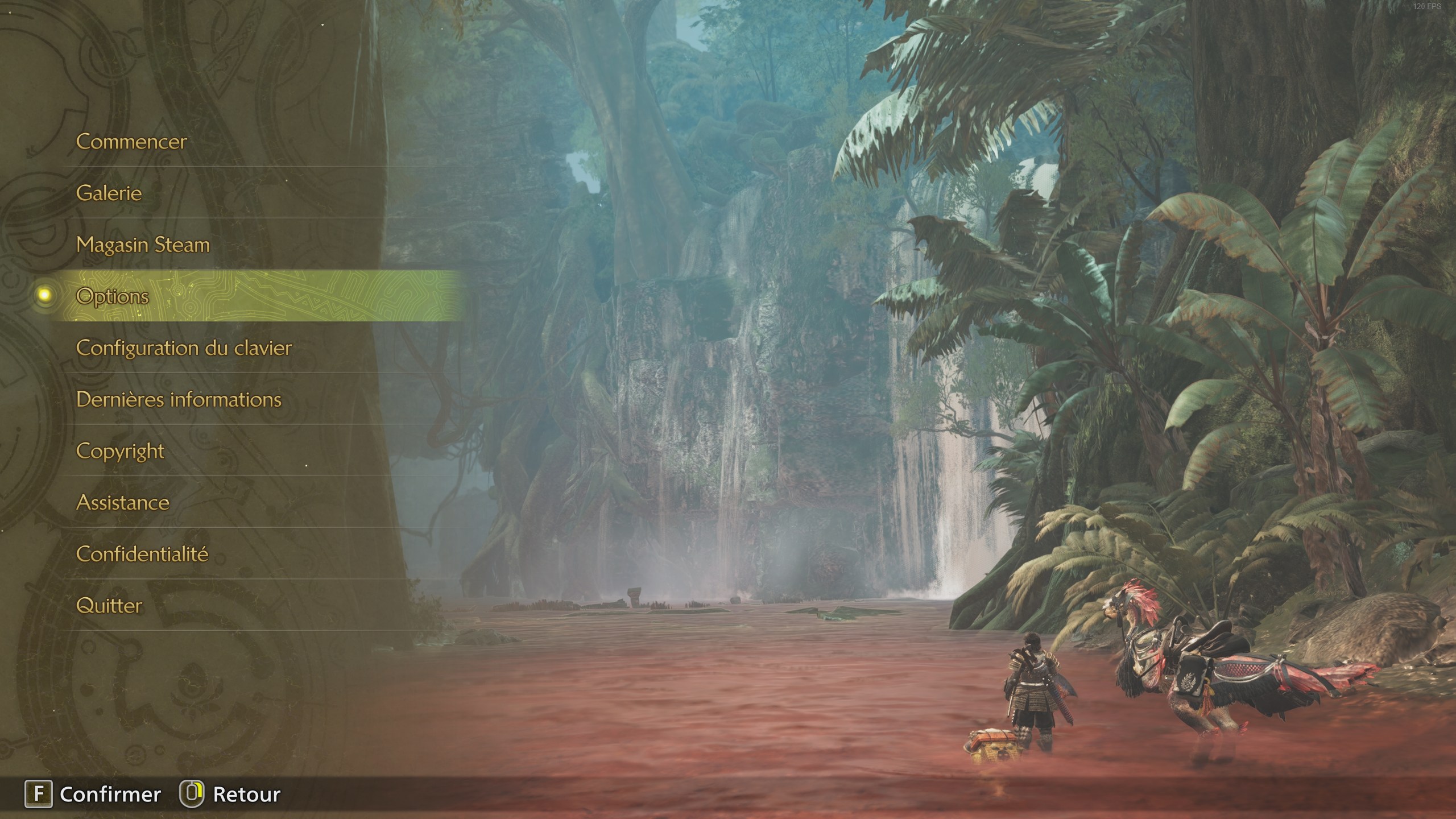
Task: Open the "Confidentialité" privacy notice
Action: pyautogui.click(x=143, y=554)
